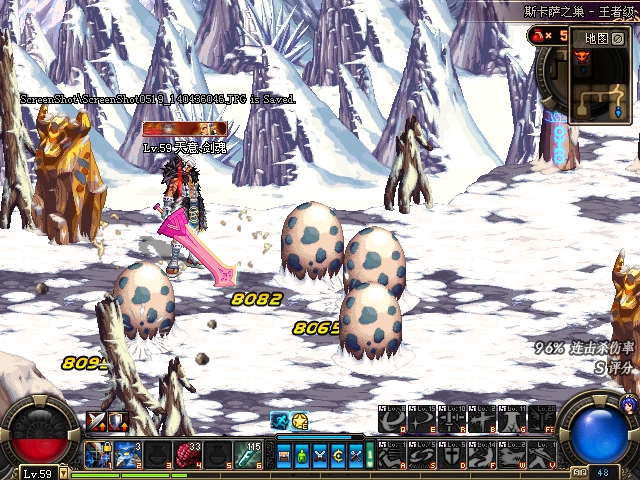Expand the dropdown arrow beside Lv.59
Screen dimensions: 640x480
63,473
